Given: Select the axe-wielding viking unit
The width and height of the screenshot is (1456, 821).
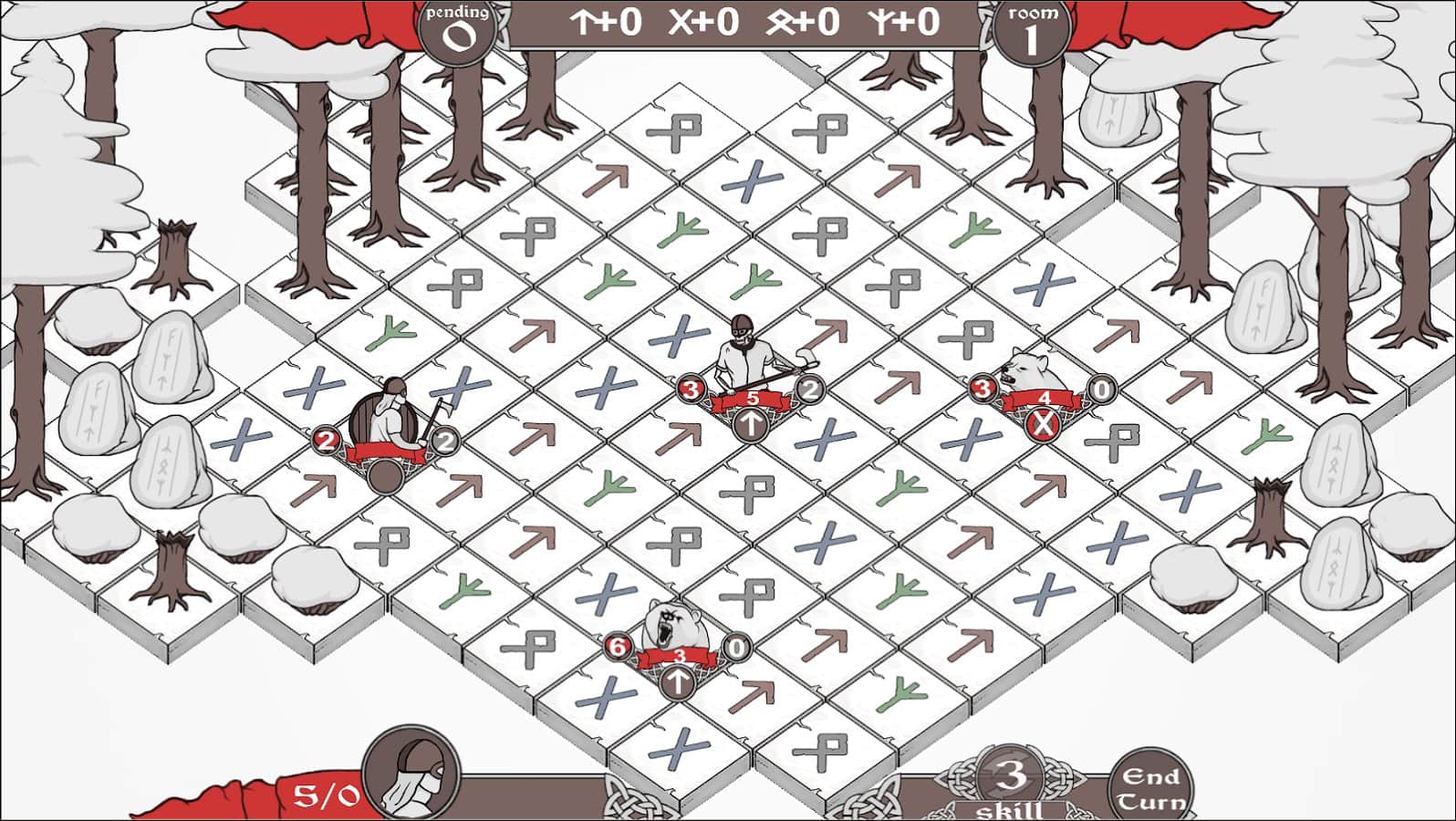Looking at the screenshot, I should pos(744,351).
